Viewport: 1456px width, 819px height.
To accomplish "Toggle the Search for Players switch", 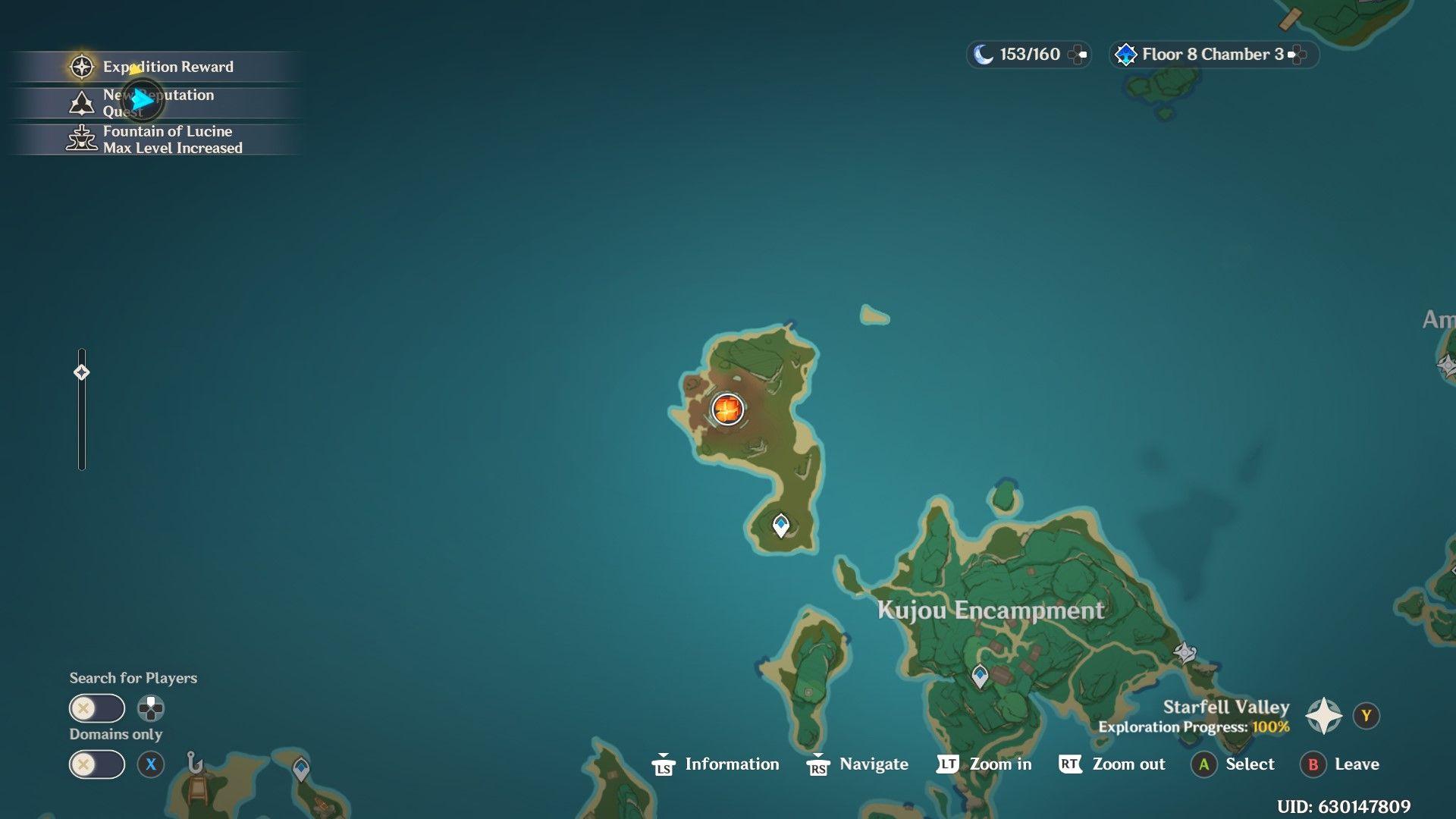I will [x=97, y=708].
